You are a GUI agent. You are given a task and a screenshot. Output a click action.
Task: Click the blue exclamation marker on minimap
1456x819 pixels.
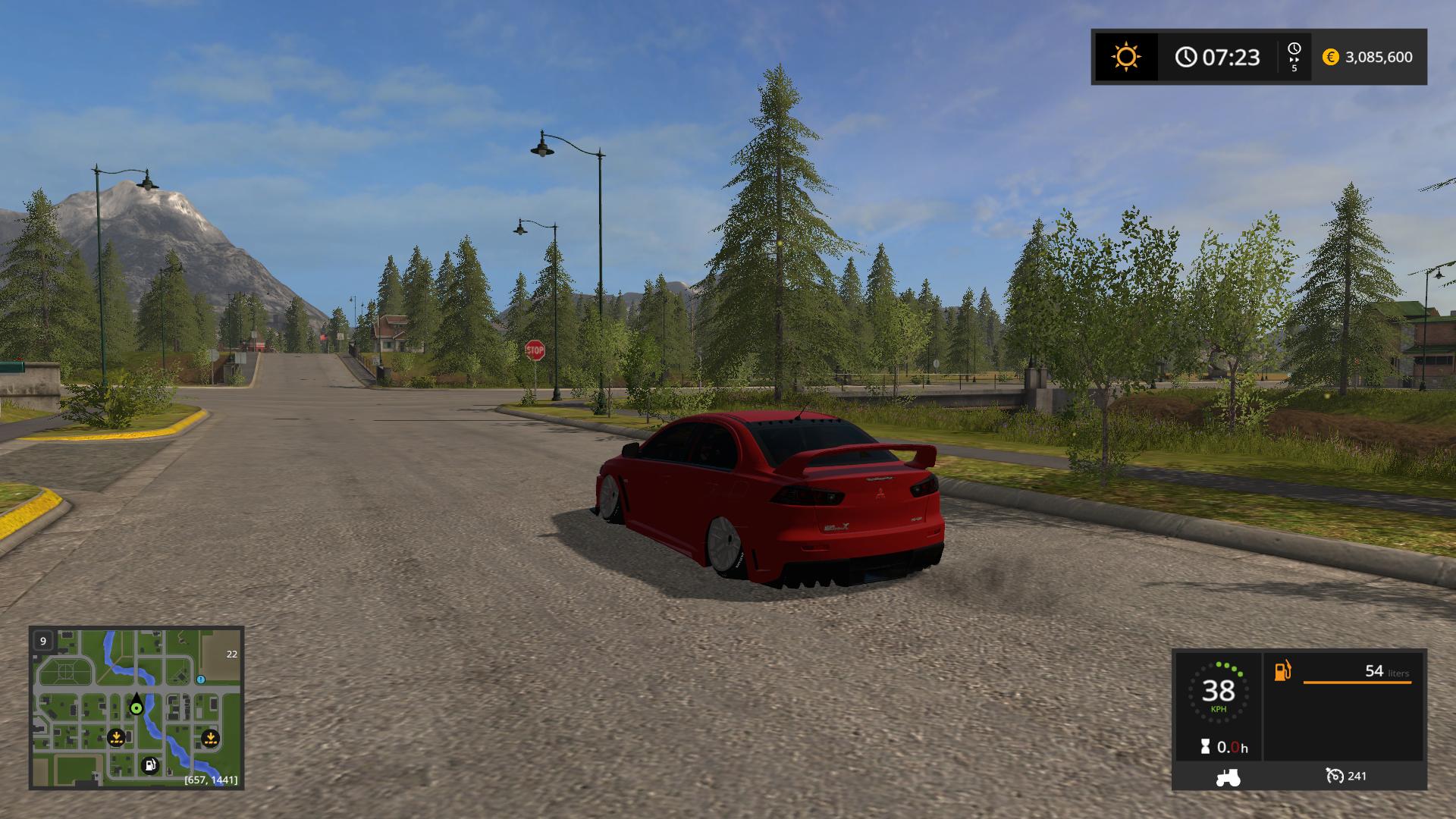point(201,679)
